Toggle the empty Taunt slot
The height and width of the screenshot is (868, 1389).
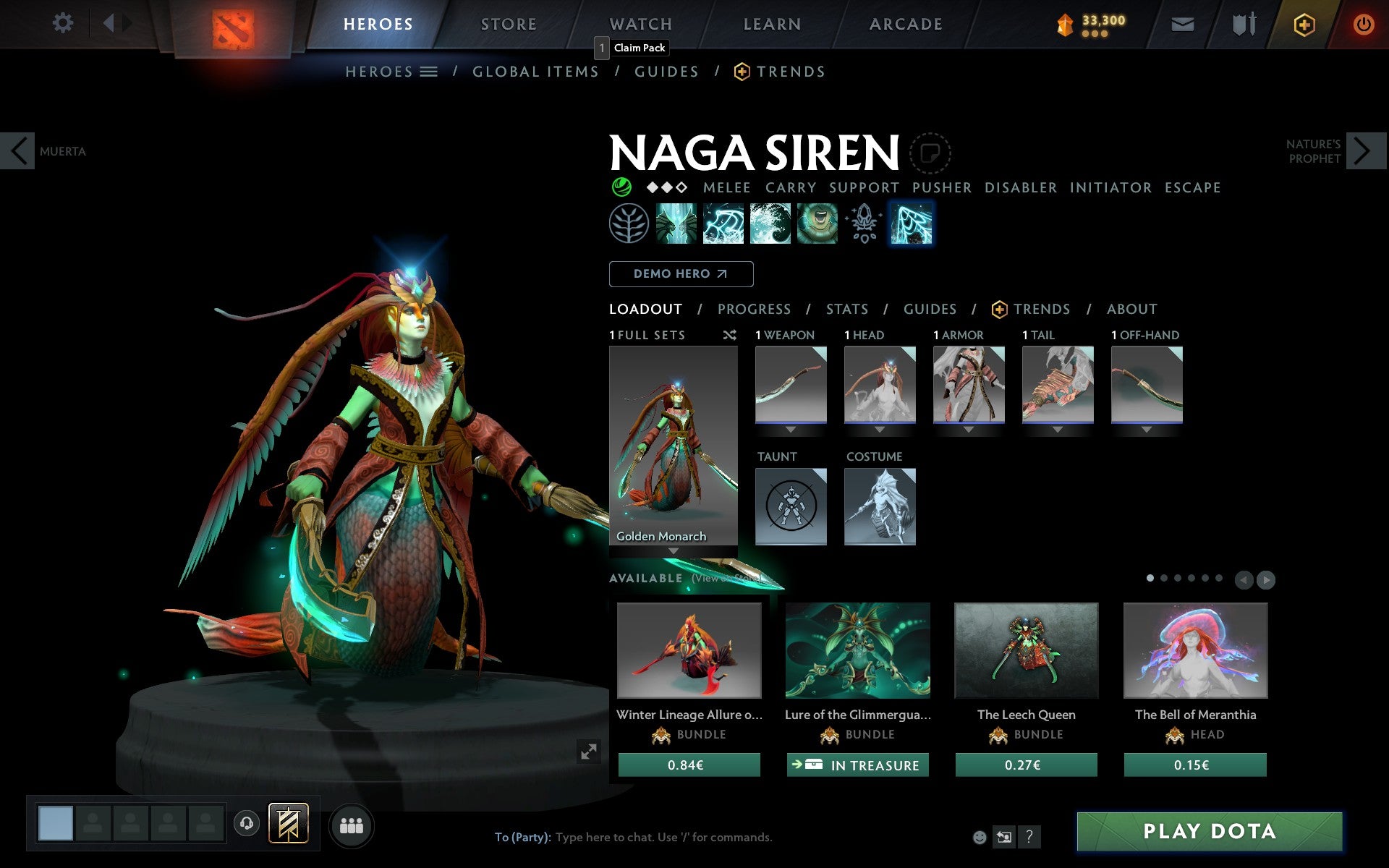pos(790,506)
